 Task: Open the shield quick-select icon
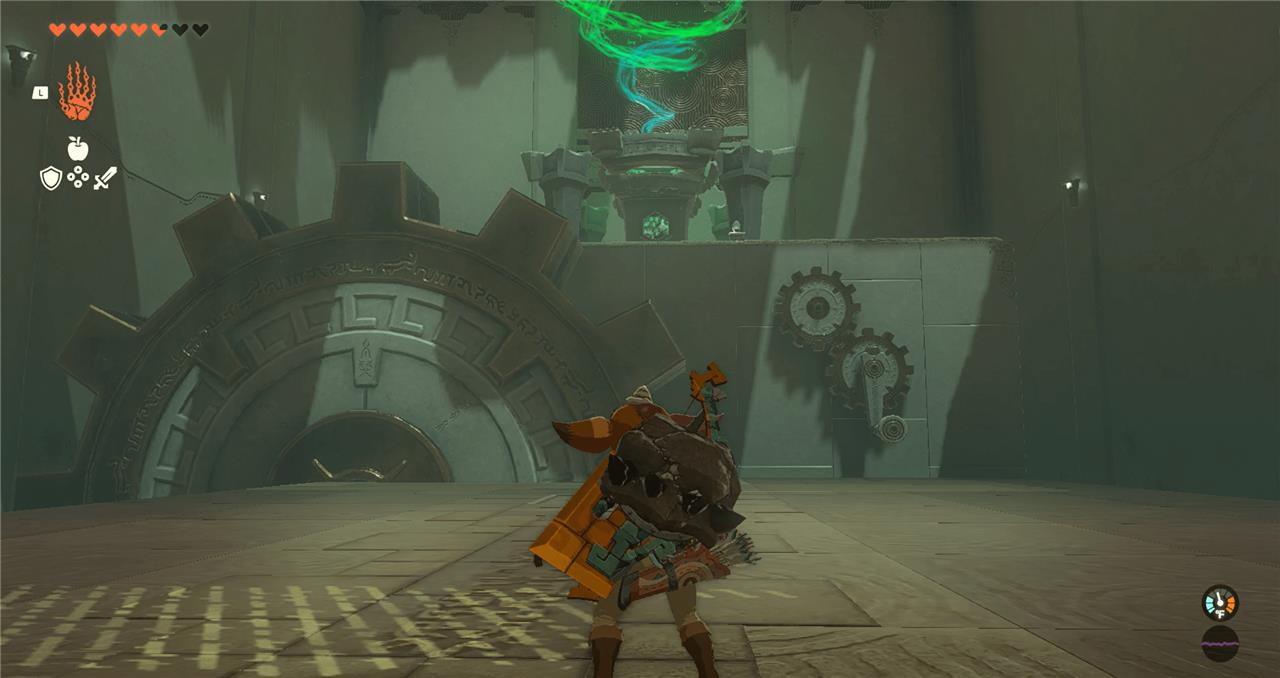coord(50,178)
